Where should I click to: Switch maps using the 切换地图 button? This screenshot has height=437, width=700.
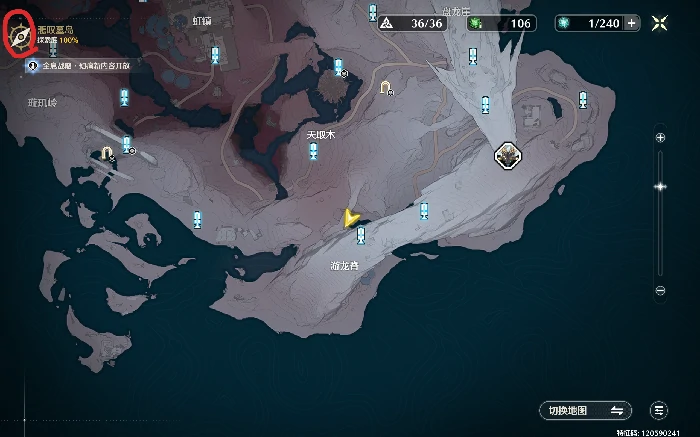(586, 410)
